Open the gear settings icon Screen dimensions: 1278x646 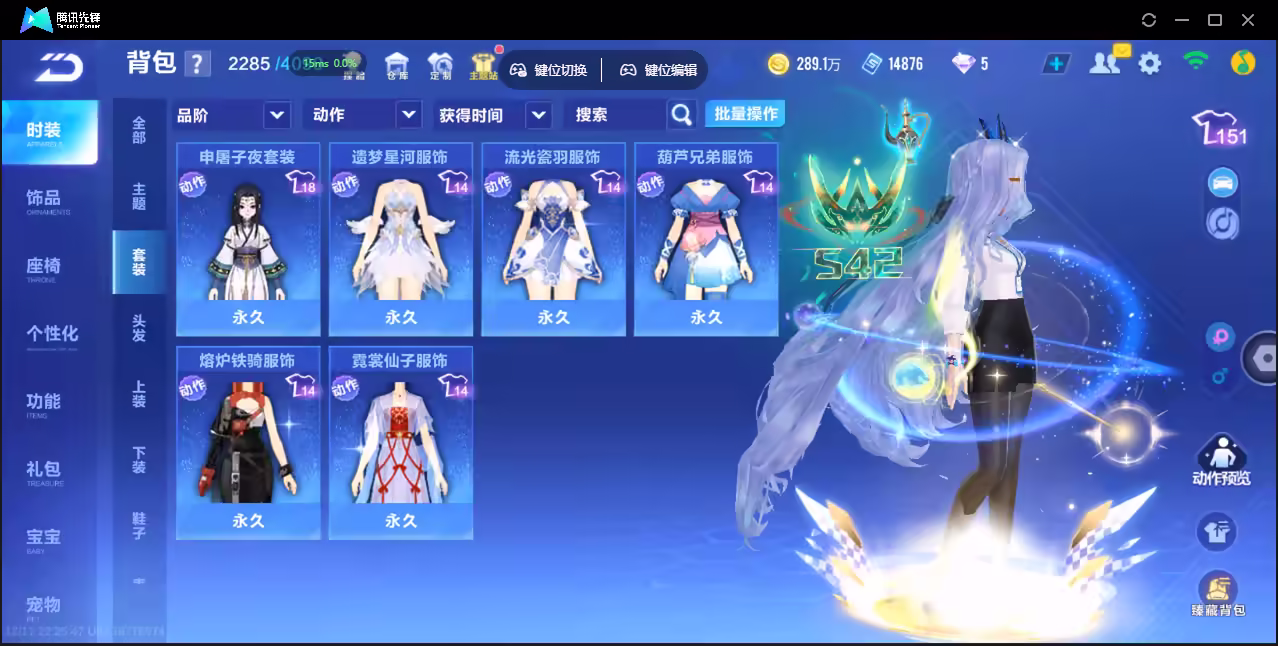1150,64
